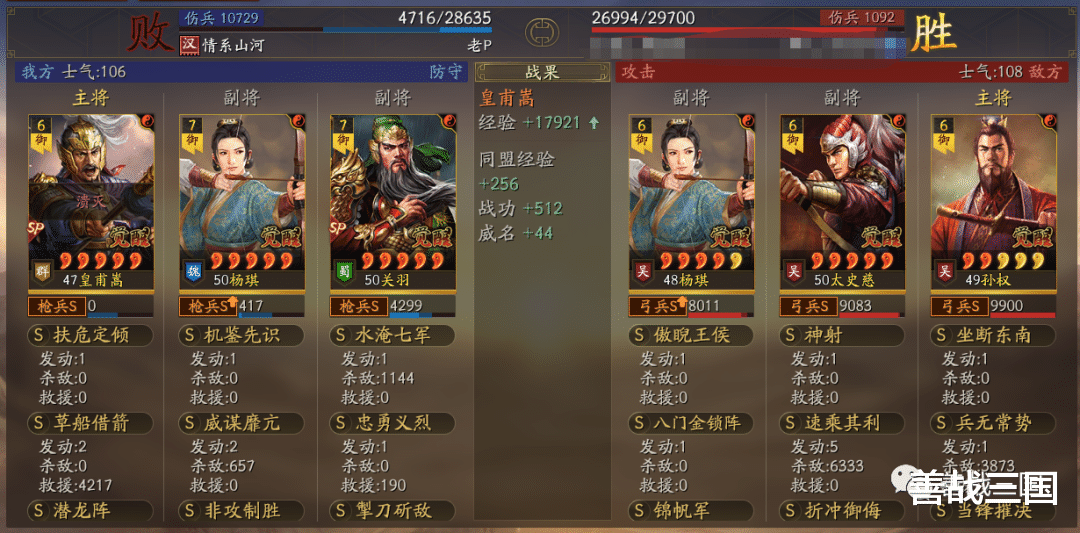Open the 机鉴先识 skill entry
Screen dimensions: 1080x533
(x=242, y=335)
